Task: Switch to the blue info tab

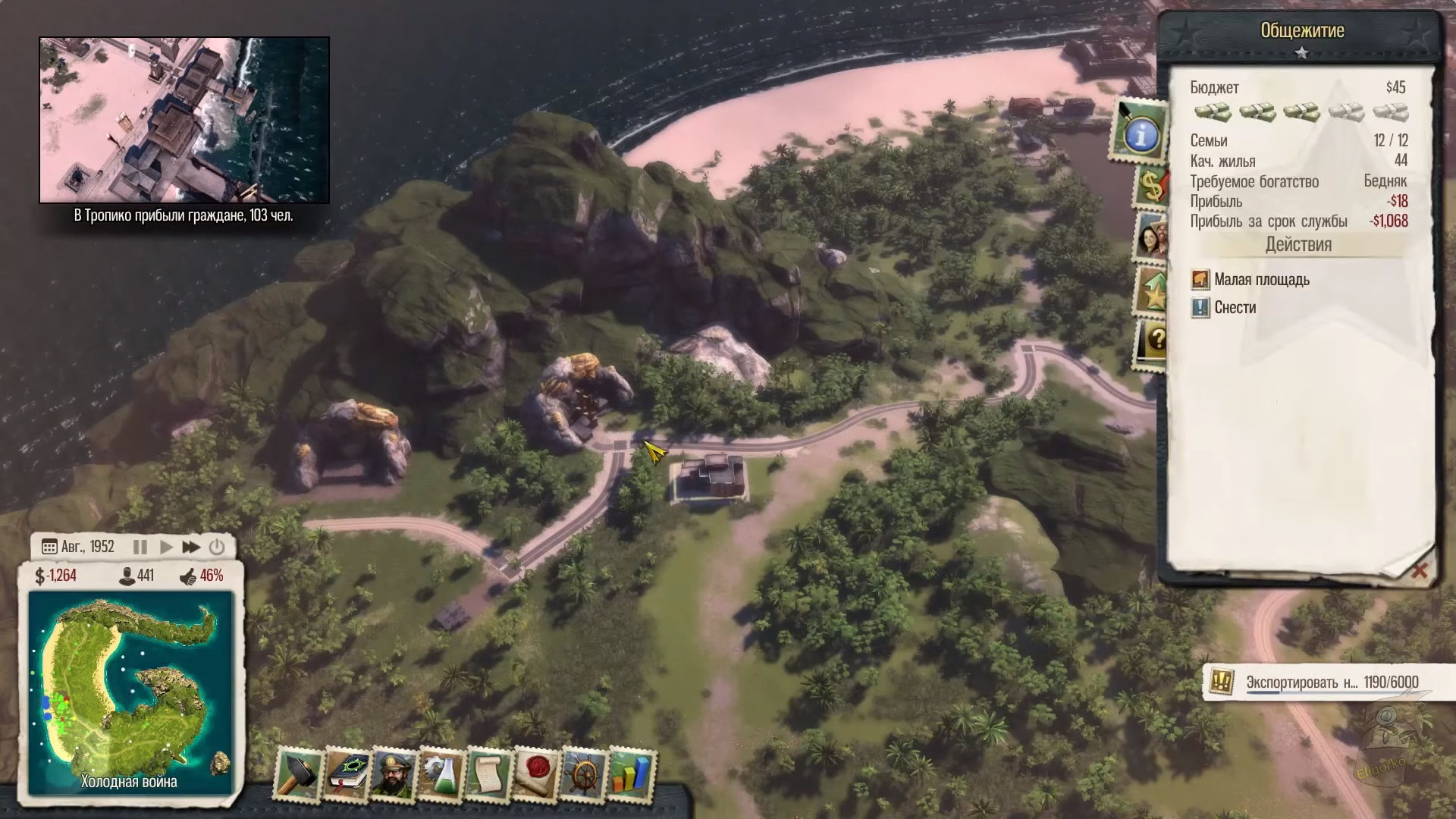Action: coord(1139,135)
